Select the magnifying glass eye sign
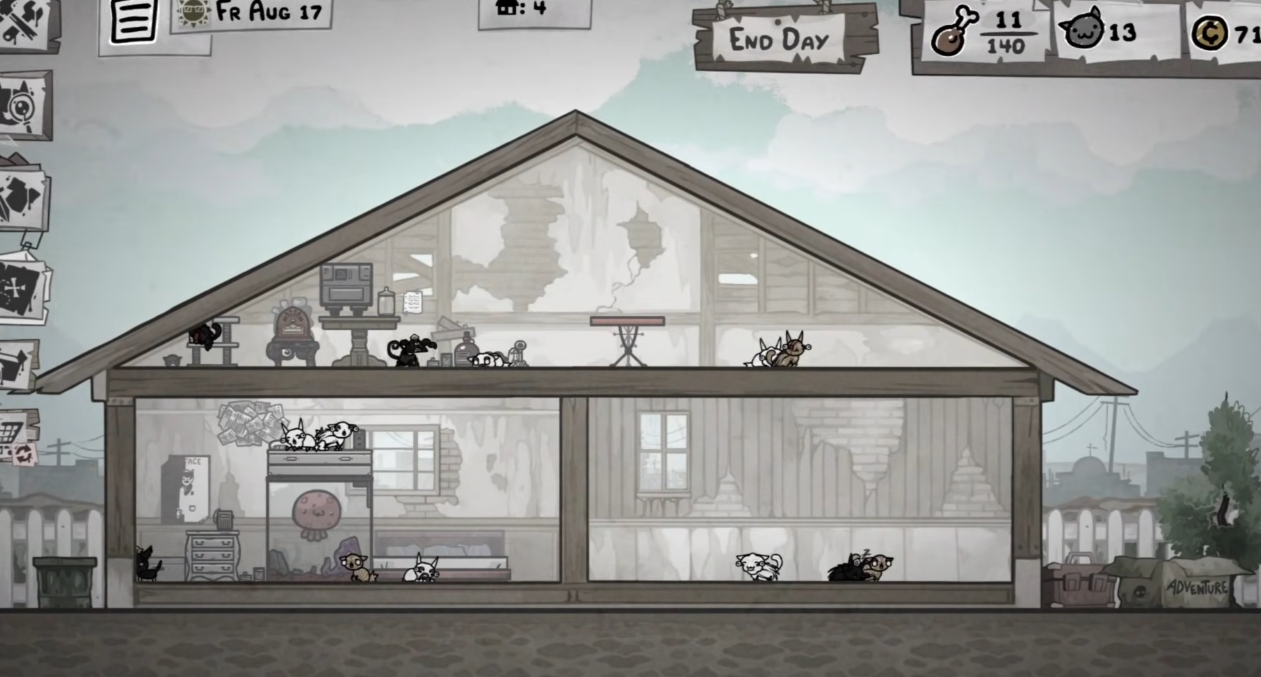Viewport: 1261px width, 677px height. (24, 105)
